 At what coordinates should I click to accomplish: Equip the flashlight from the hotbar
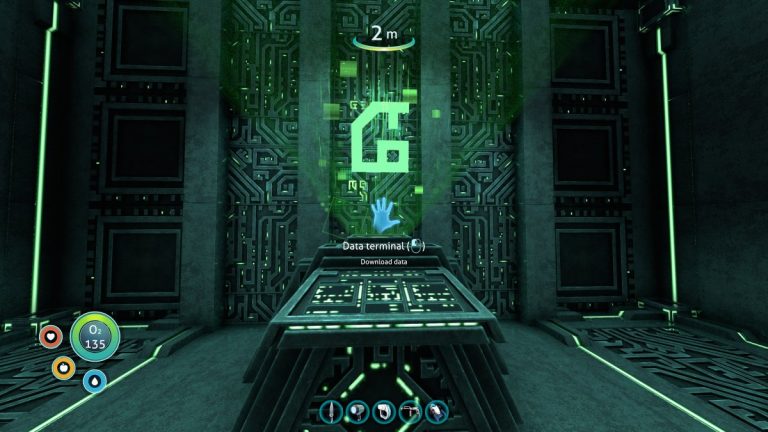[359, 411]
